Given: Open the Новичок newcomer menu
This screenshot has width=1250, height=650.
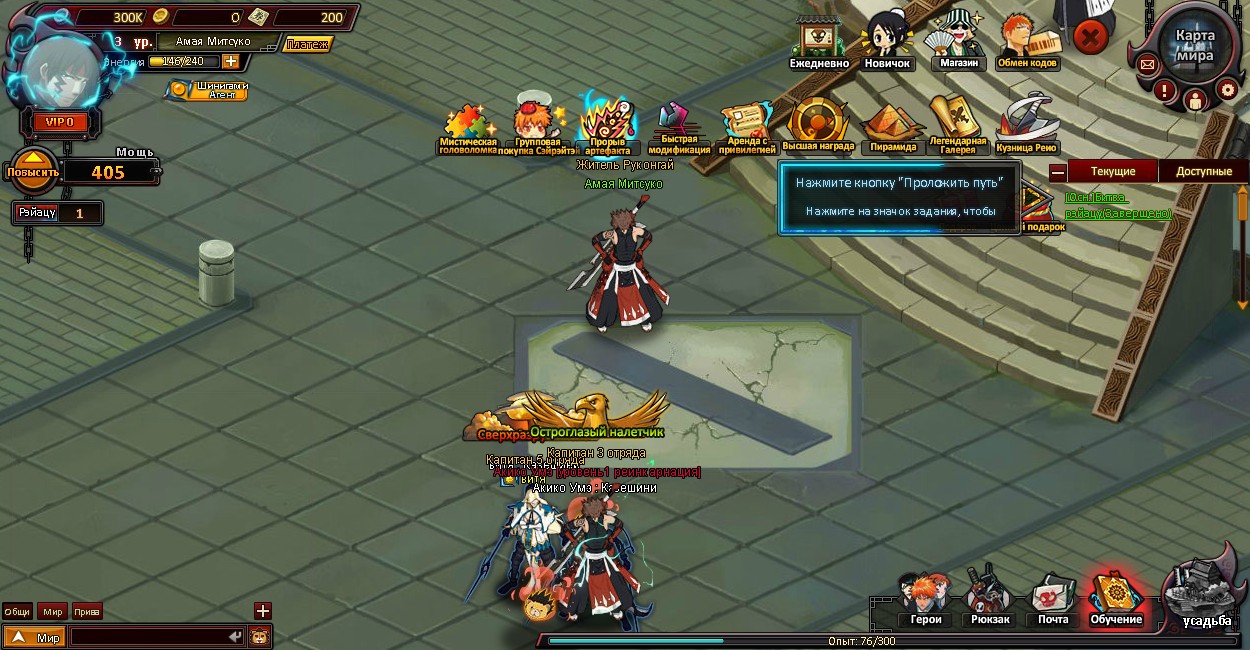Looking at the screenshot, I should click(887, 40).
